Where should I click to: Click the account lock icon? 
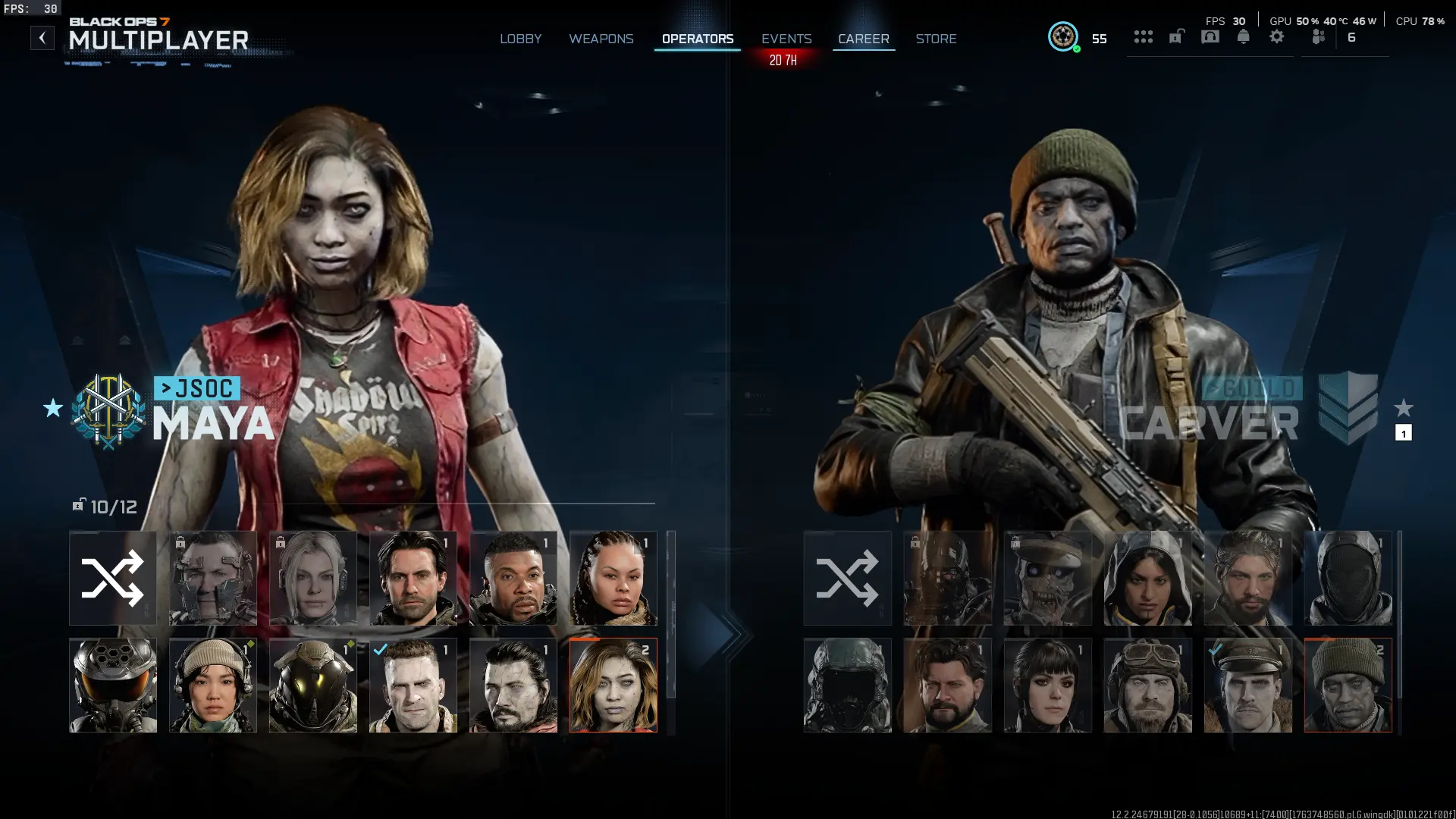tap(1175, 36)
